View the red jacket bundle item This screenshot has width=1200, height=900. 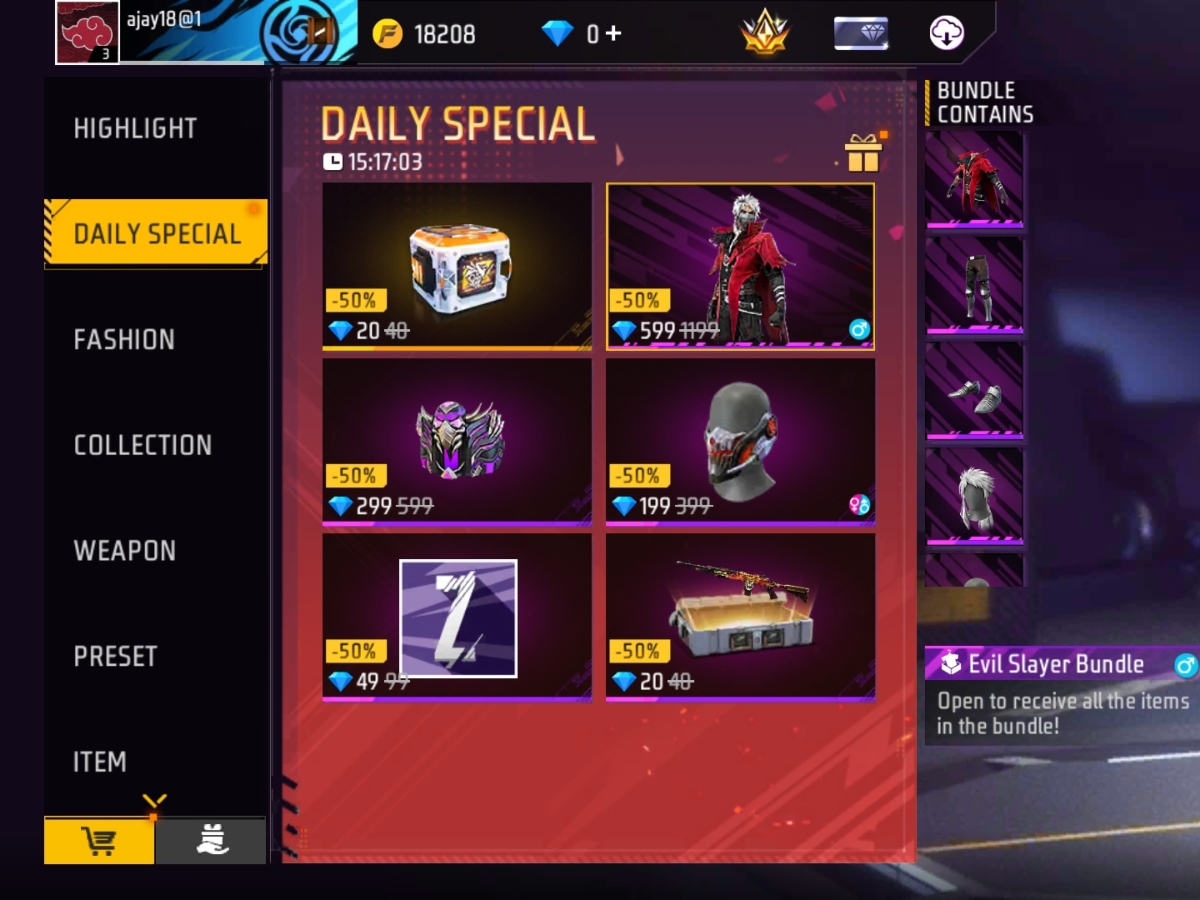tap(974, 180)
